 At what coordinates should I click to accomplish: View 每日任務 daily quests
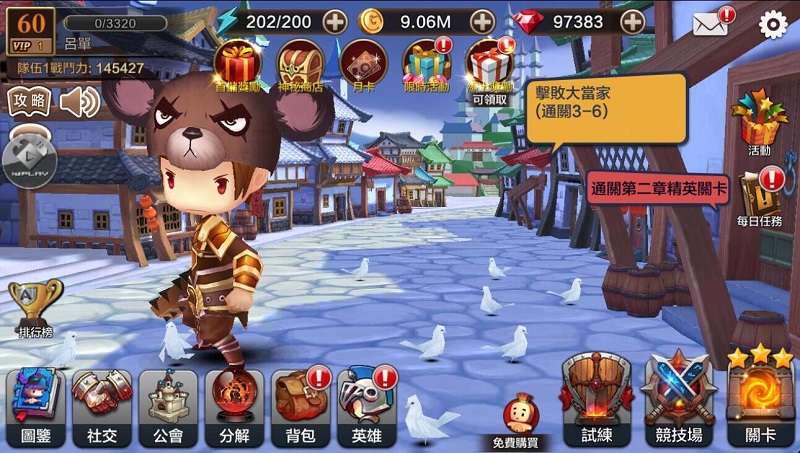coord(759,196)
